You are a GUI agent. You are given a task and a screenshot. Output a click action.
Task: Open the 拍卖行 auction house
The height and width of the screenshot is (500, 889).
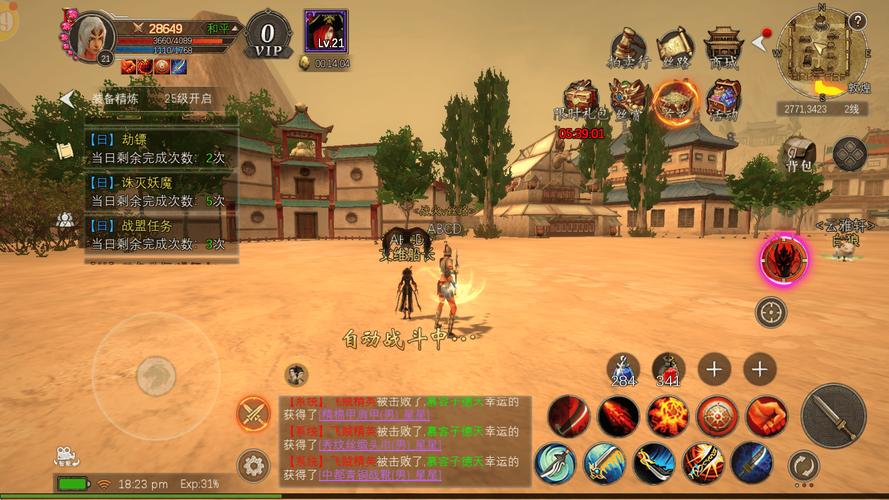628,48
